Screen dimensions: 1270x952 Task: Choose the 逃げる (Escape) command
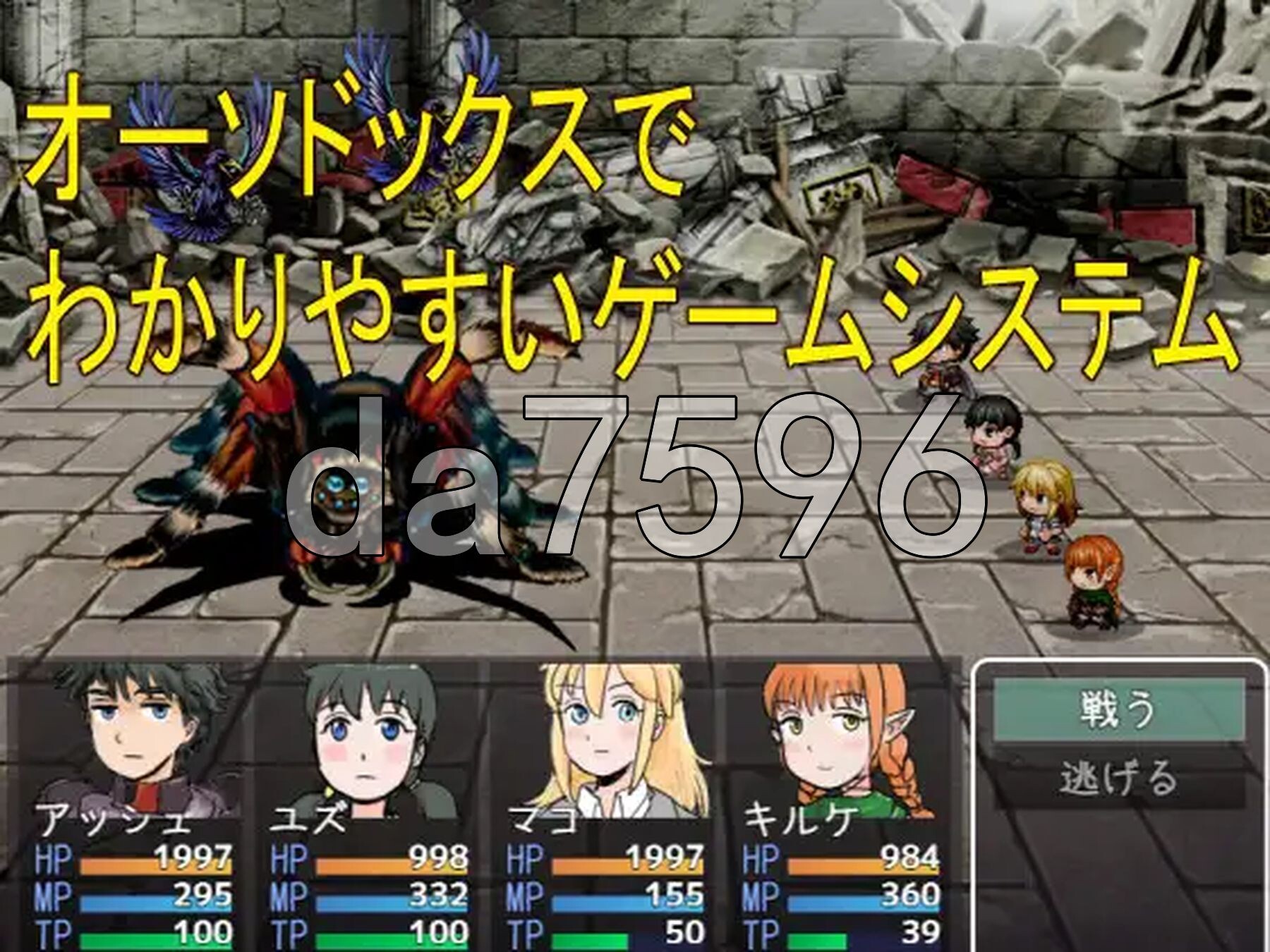click(1118, 778)
